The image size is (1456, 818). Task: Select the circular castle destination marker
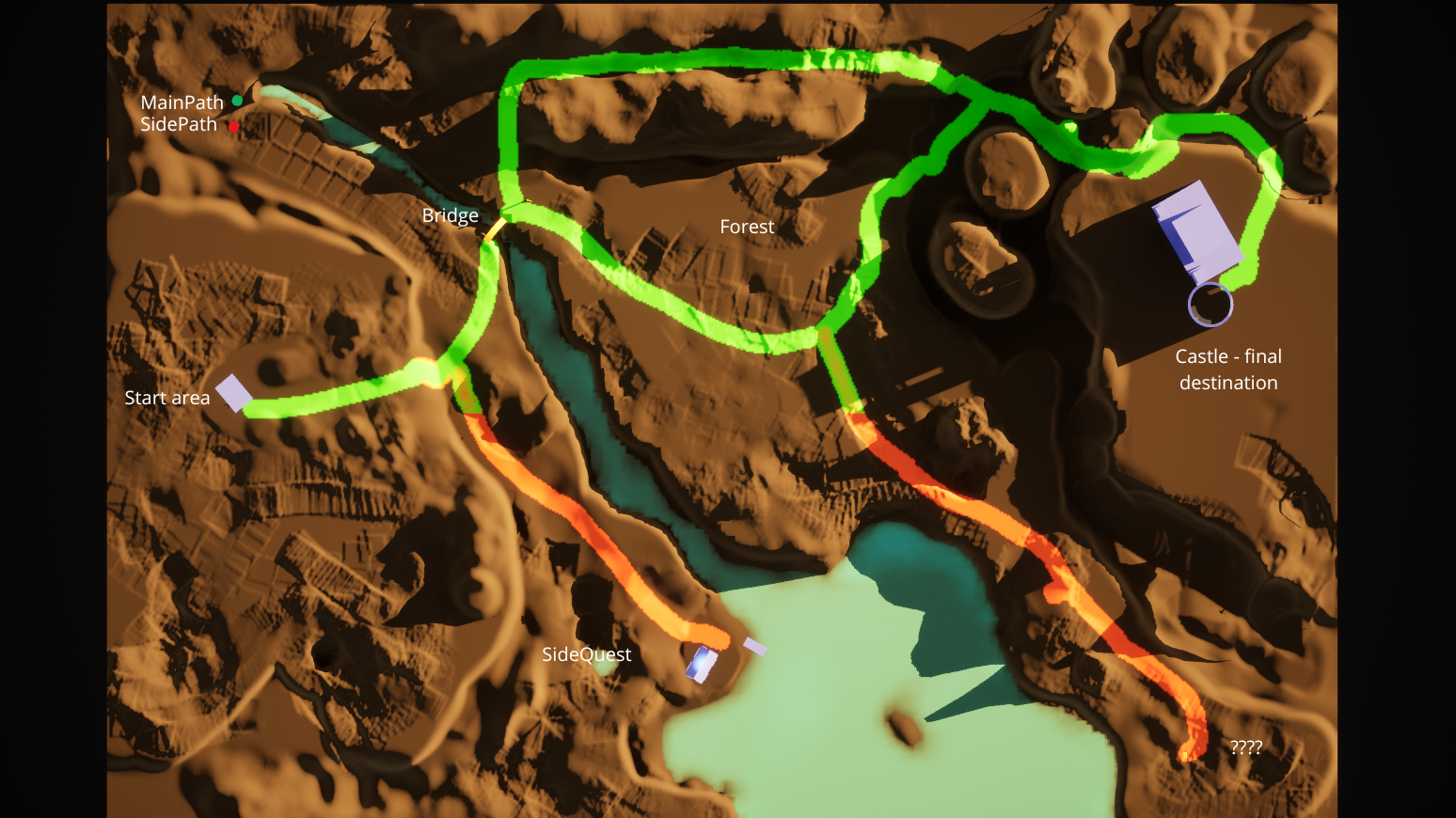coord(1211,305)
